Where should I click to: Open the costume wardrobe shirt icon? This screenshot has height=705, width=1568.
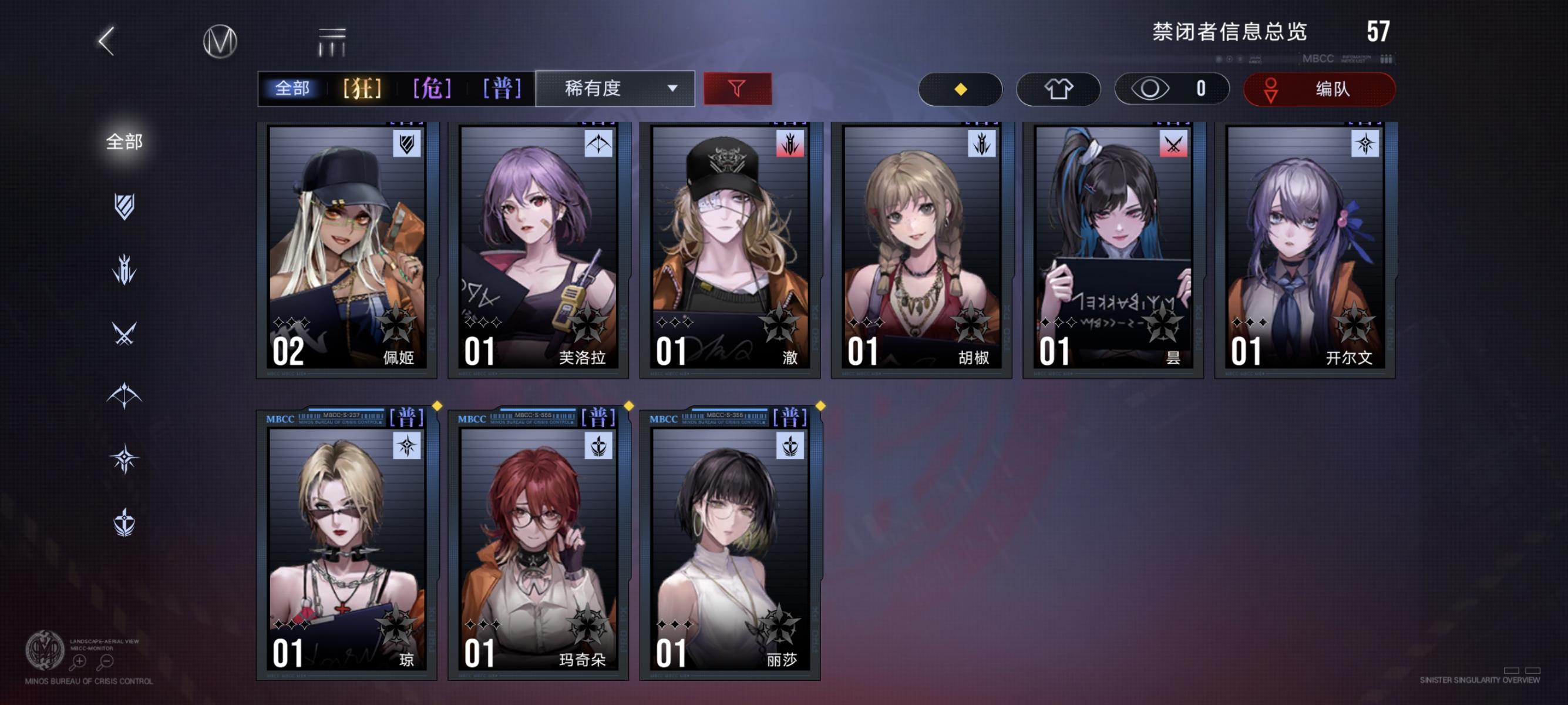coord(1058,89)
